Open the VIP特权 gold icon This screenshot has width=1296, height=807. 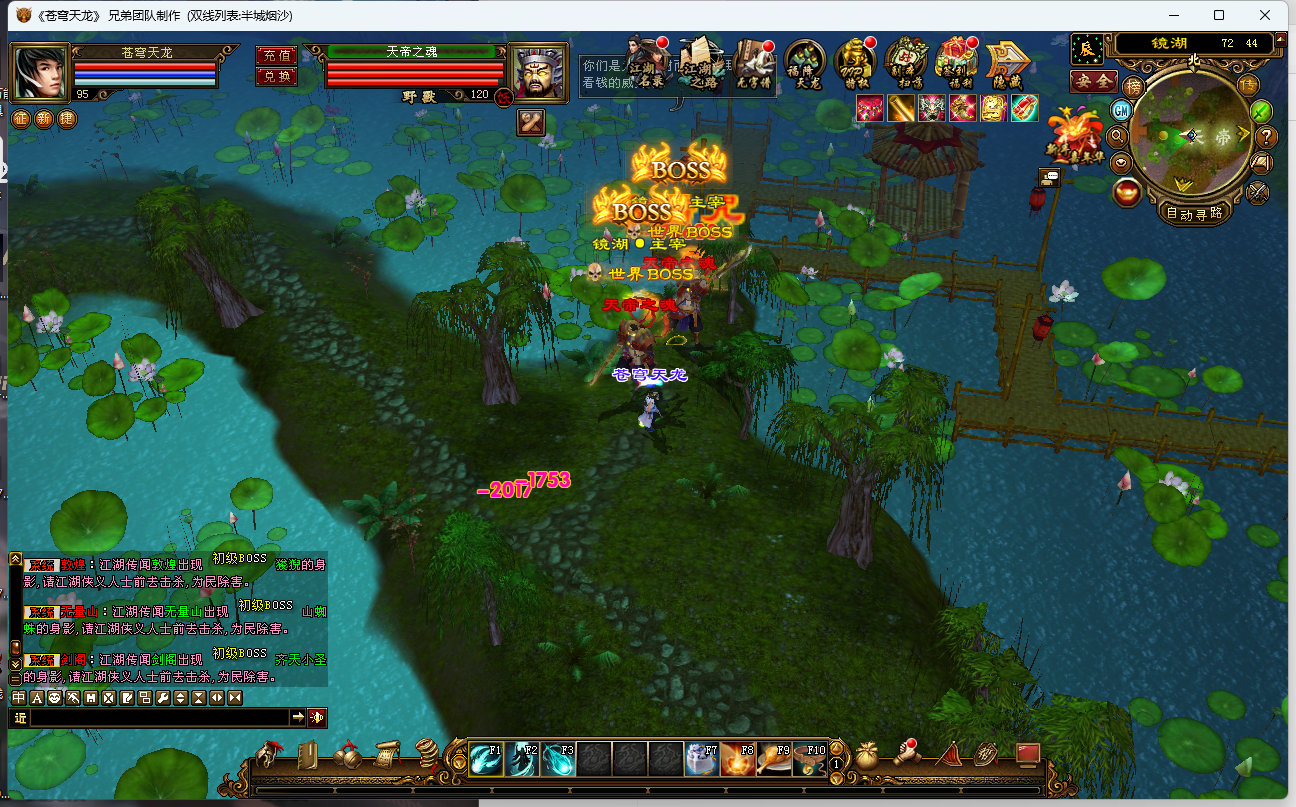click(855, 62)
